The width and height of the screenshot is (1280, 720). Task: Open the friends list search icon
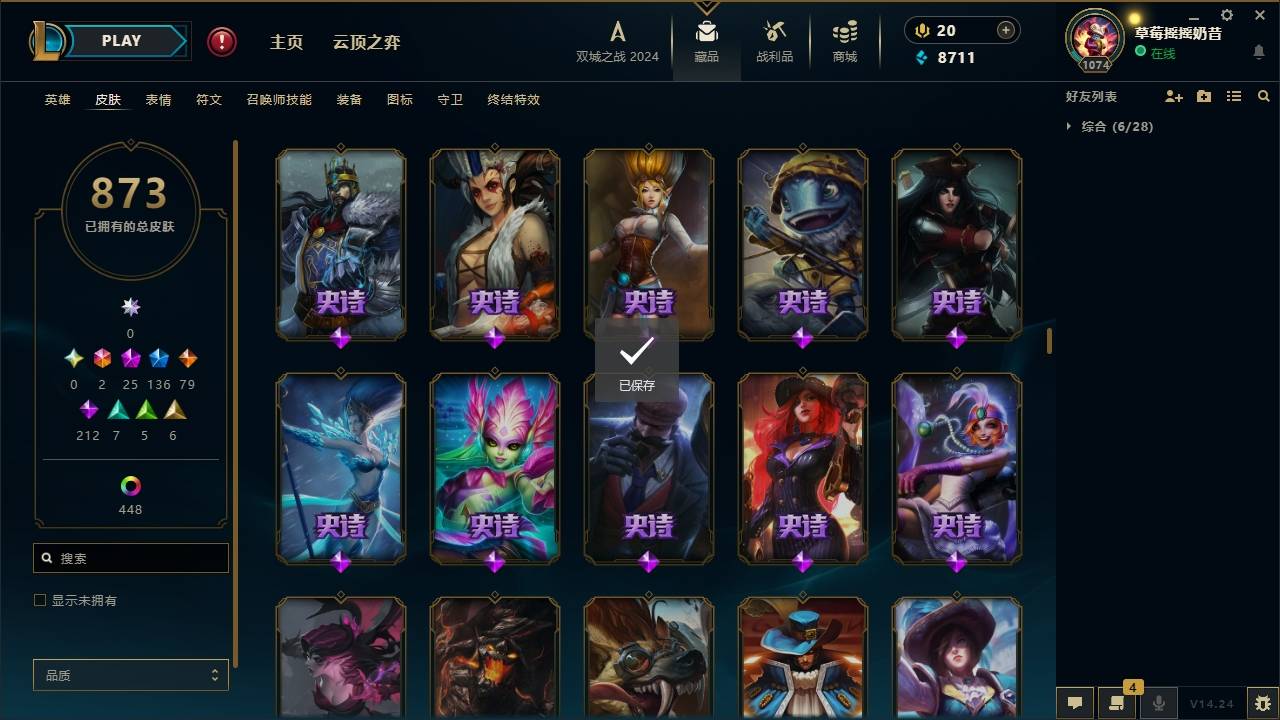pyautogui.click(x=1264, y=96)
